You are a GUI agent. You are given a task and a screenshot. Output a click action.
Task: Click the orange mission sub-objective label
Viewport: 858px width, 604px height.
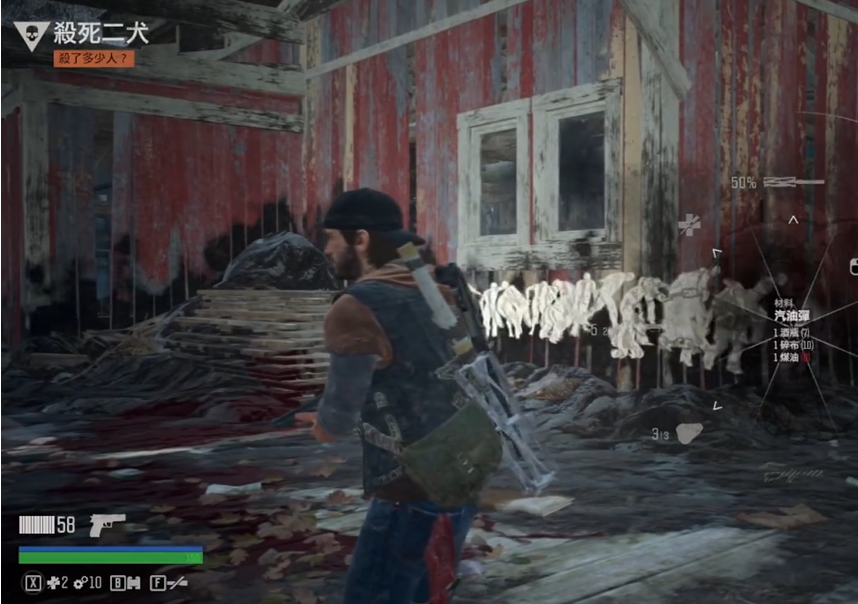click(94, 59)
